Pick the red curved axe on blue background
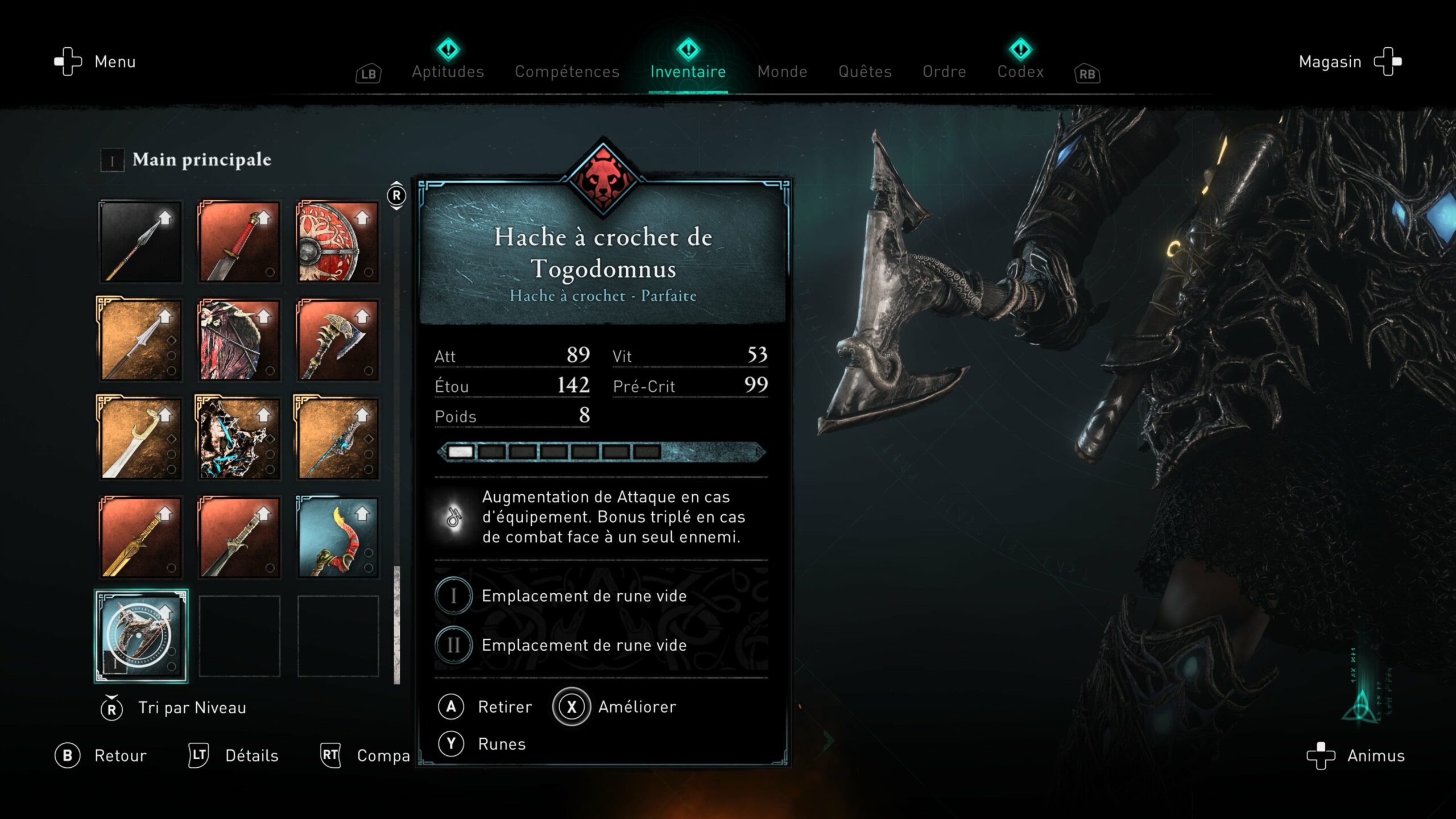 [338, 537]
